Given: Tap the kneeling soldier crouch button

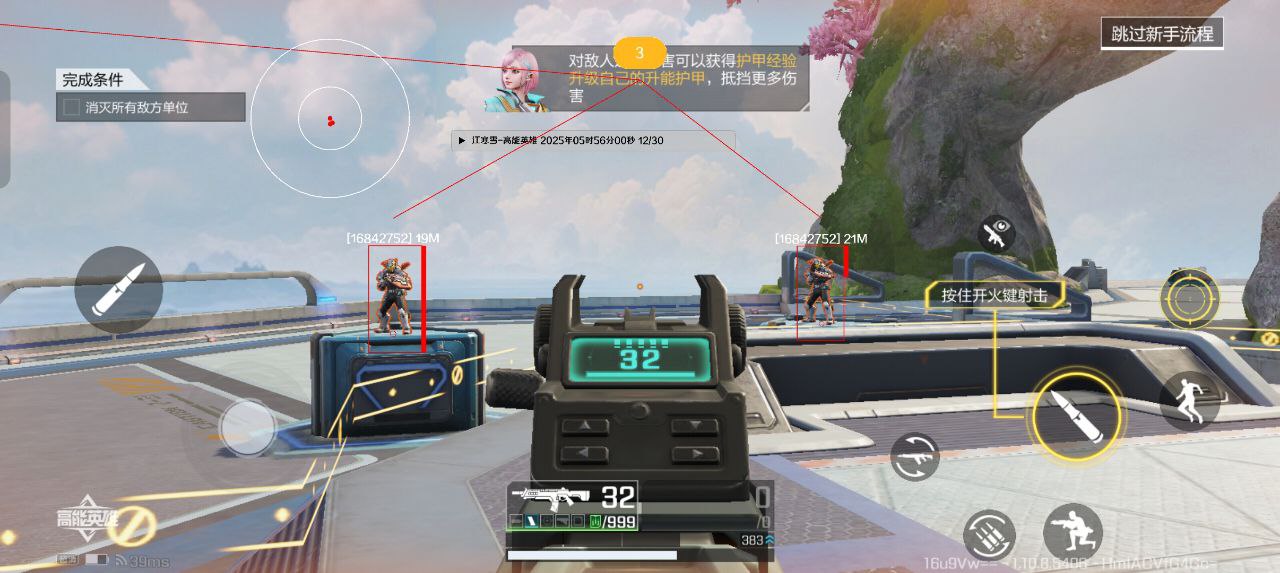Looking at the screenshot, I should point(1072,531).
